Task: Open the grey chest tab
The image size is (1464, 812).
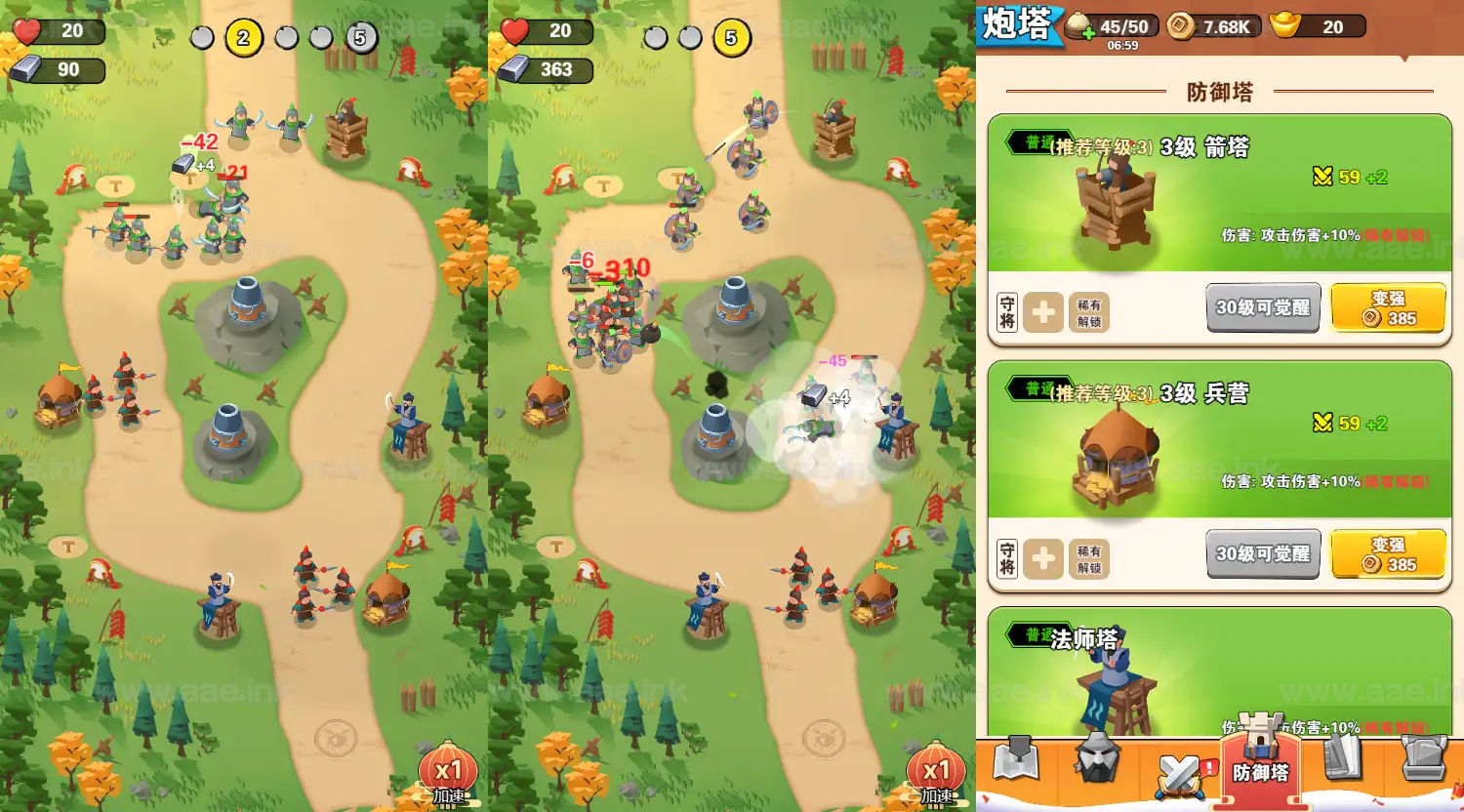Action: coord(1423,758)
